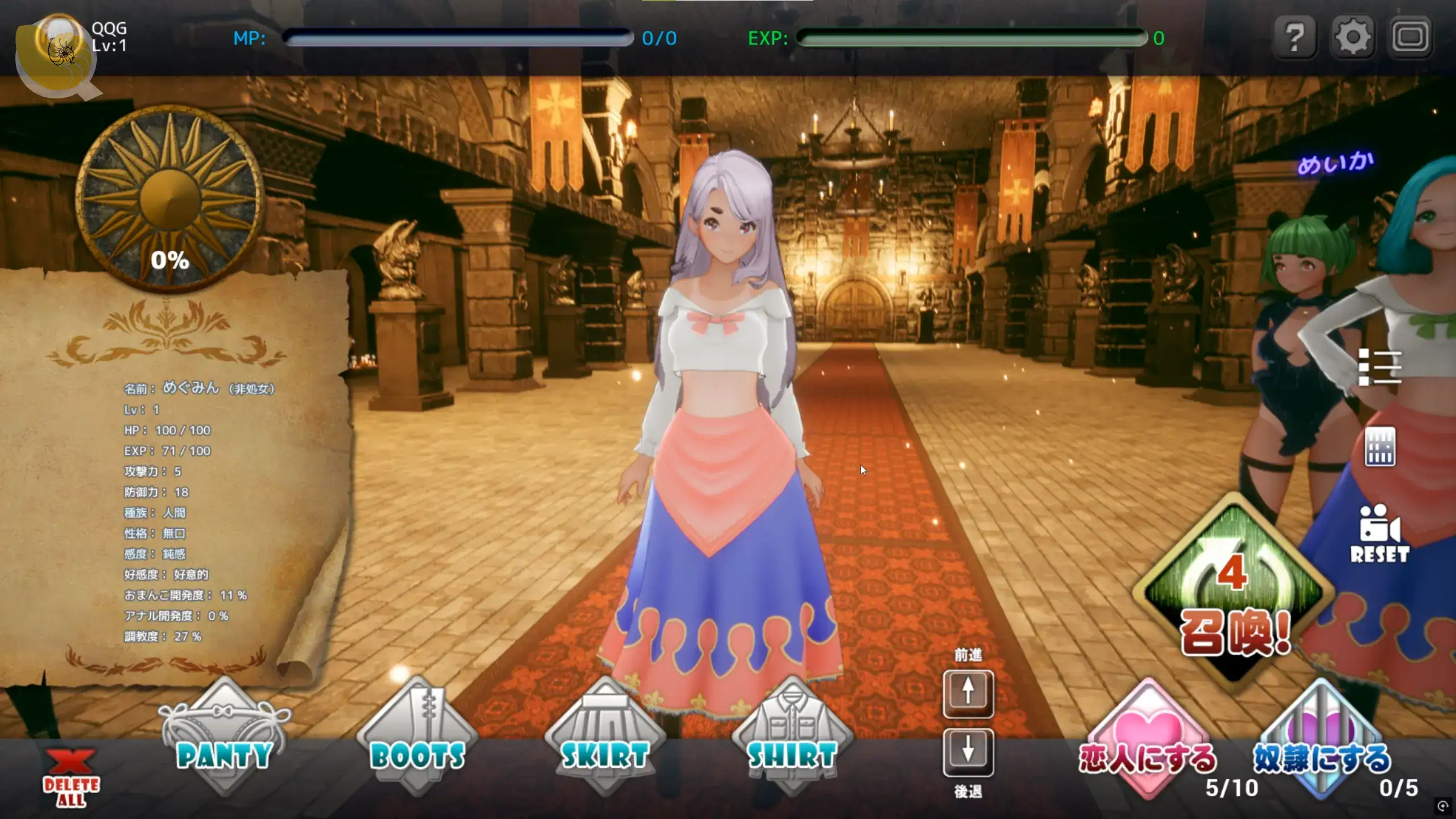The image size is (1456, 819).
Task: Click the DELETE ALL button
Action: coord(71,777)
